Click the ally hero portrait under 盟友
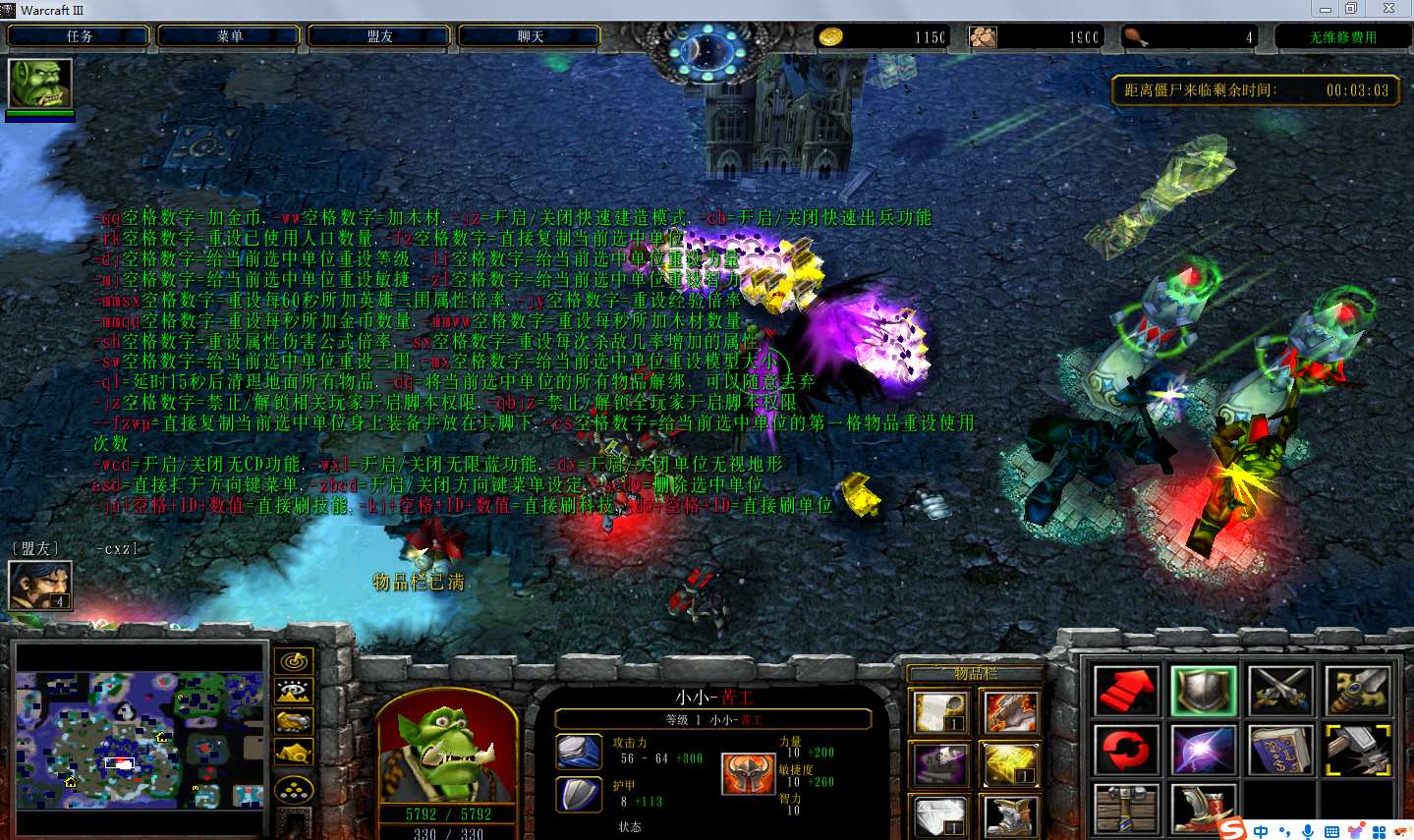 [x=40, y=586]
